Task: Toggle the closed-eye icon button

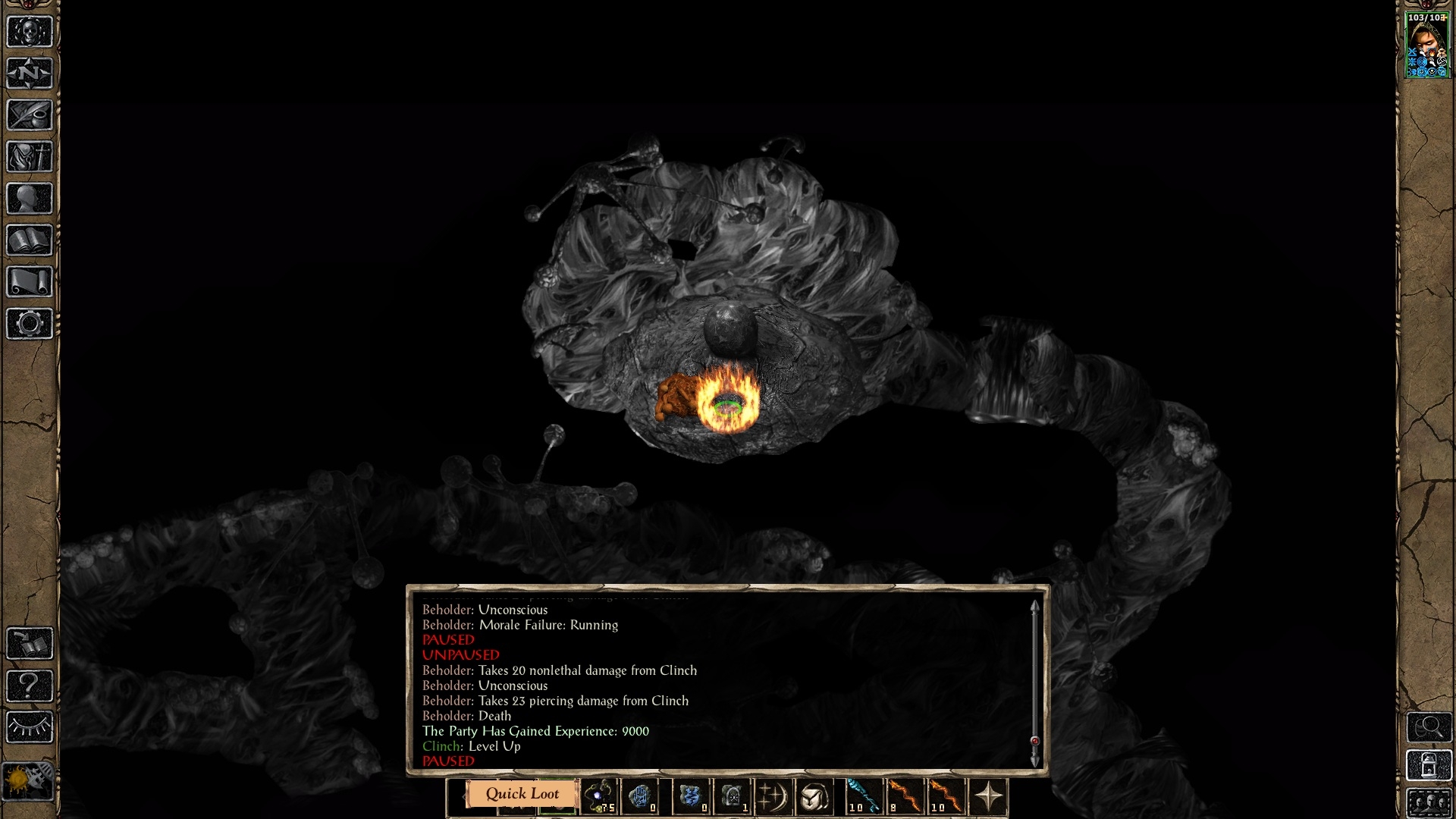Action: [x=30, y=727]
